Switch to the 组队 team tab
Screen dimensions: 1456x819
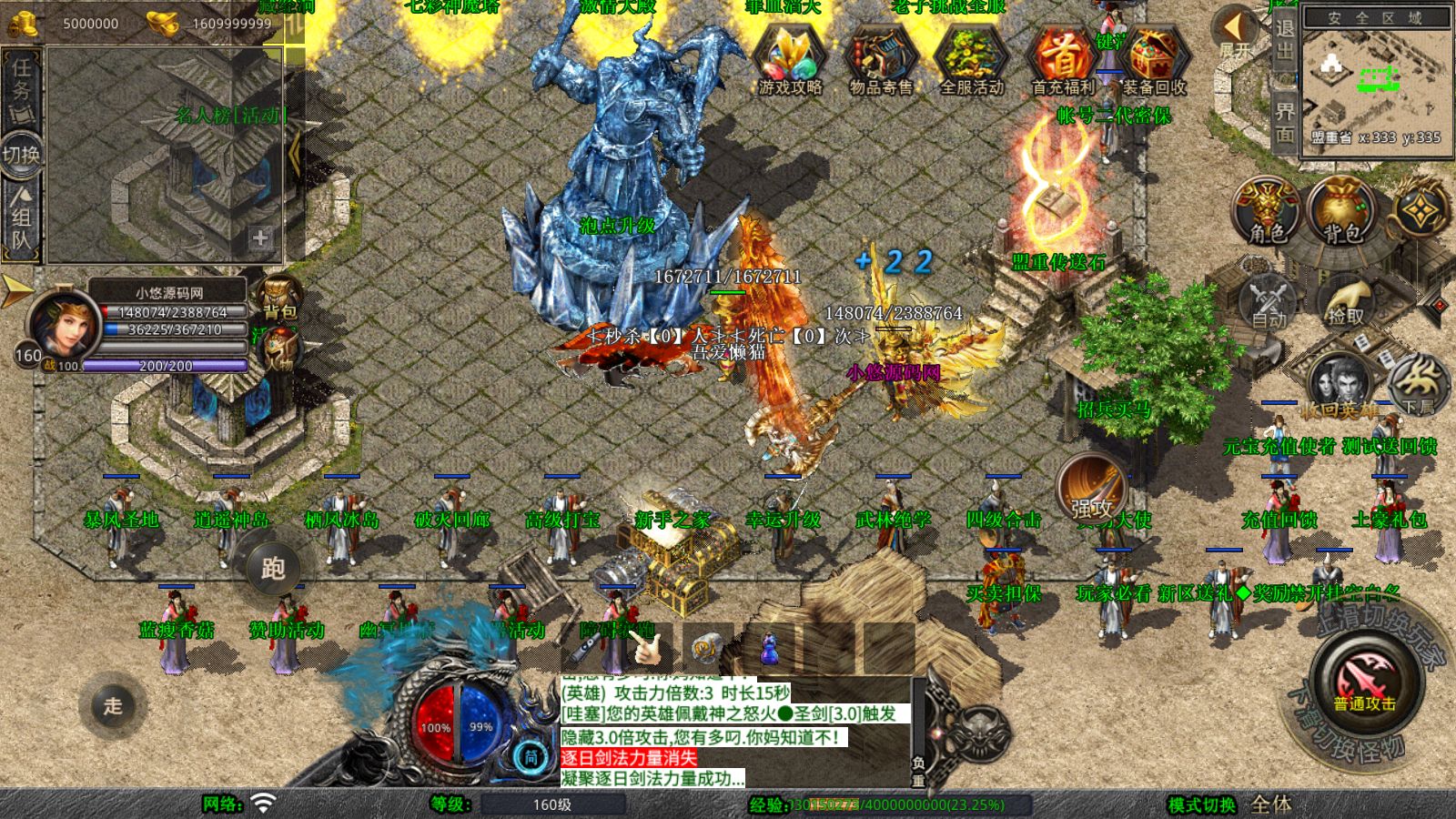tap(21, 217)
